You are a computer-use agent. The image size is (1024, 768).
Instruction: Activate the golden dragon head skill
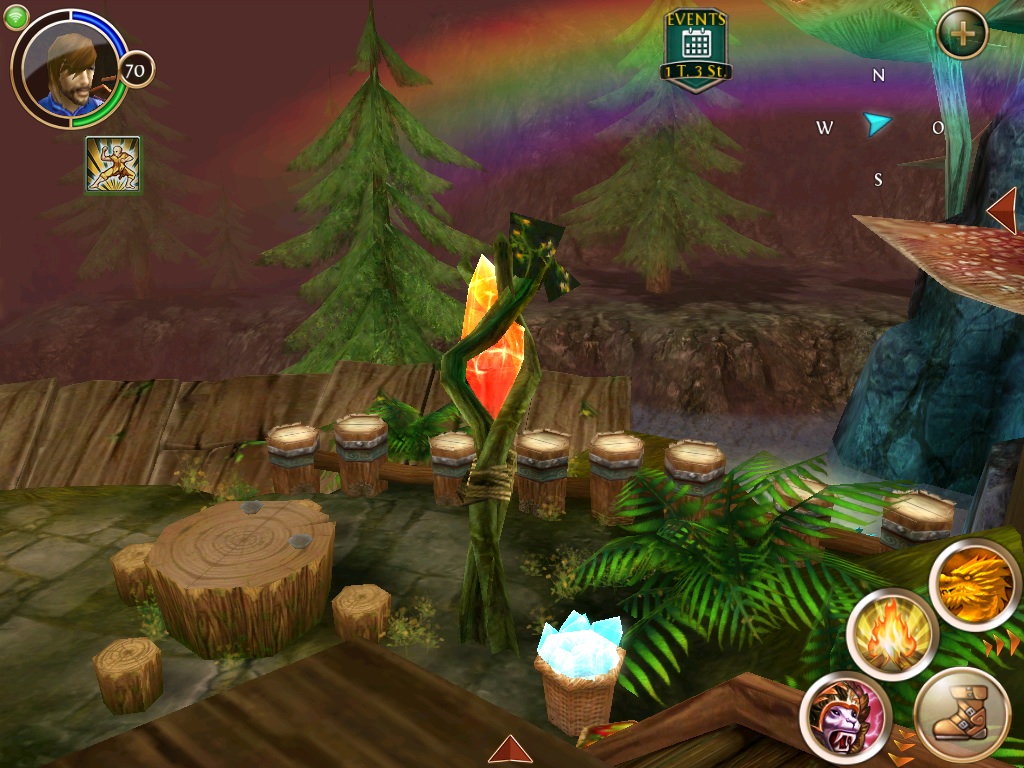974,585
